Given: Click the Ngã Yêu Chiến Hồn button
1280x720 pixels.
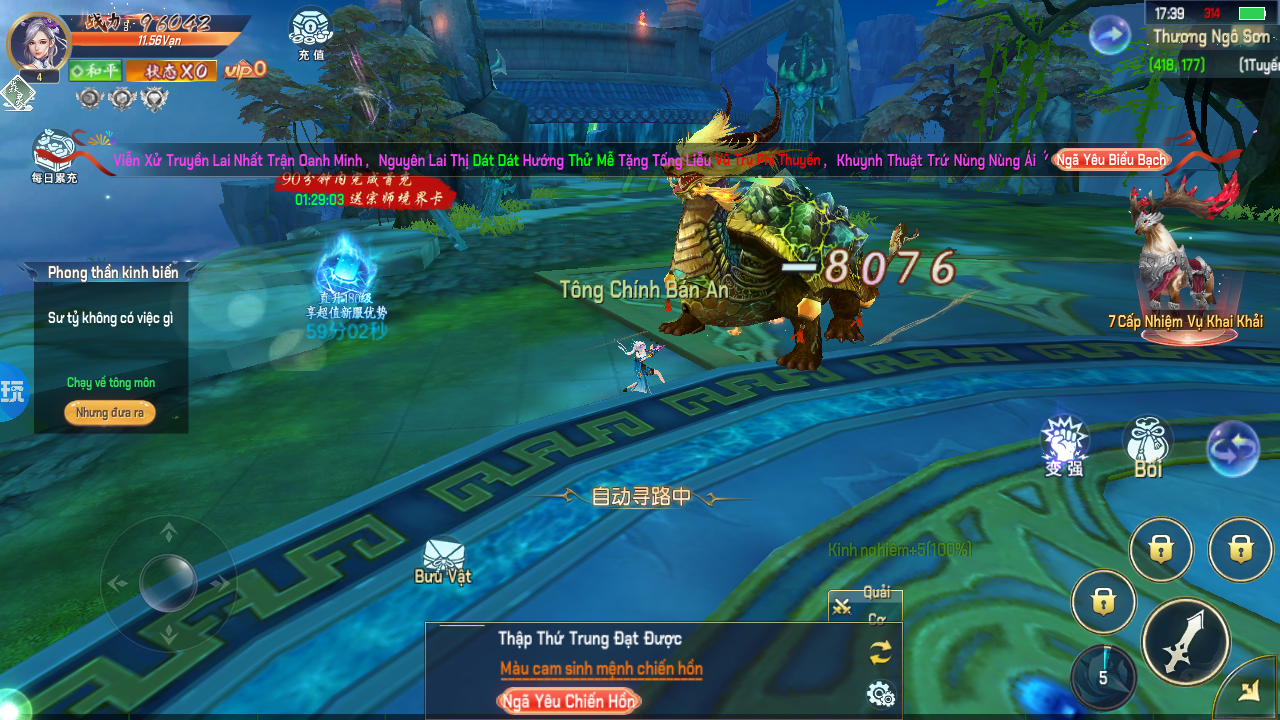Looking at the screenshot, I should coord(568,701).
